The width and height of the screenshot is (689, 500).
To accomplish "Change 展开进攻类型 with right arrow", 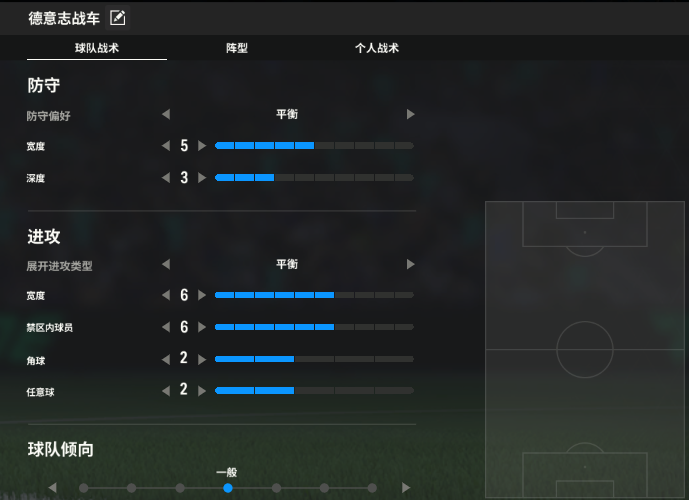I will 410,265.
